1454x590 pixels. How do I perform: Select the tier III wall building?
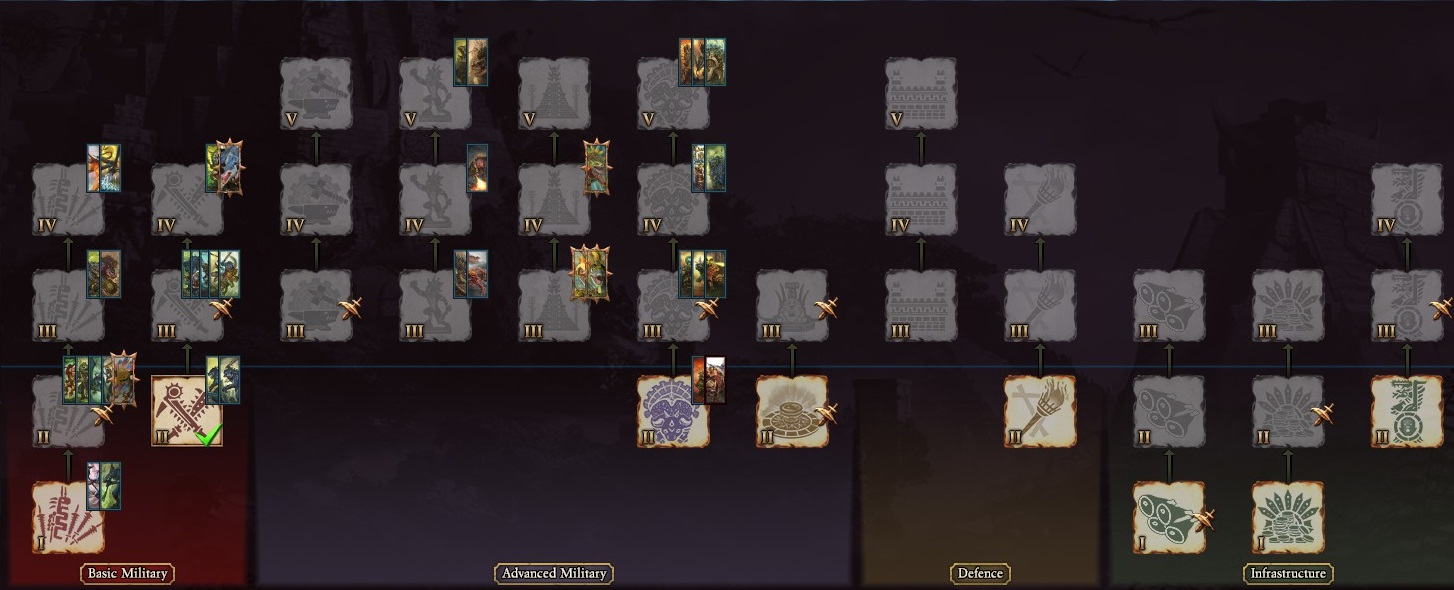921,305
